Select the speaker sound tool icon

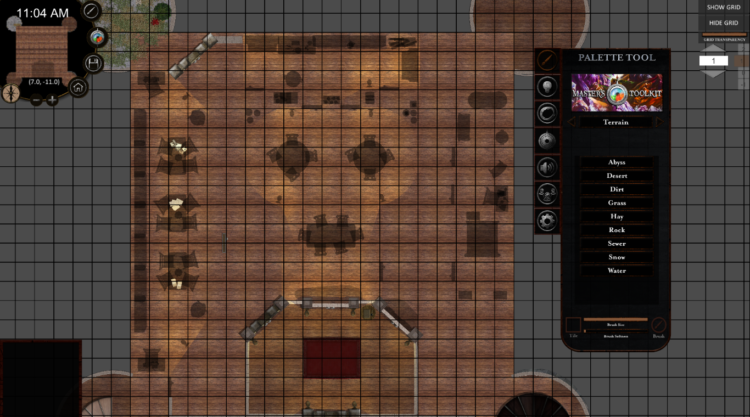[x=547, y=166]
